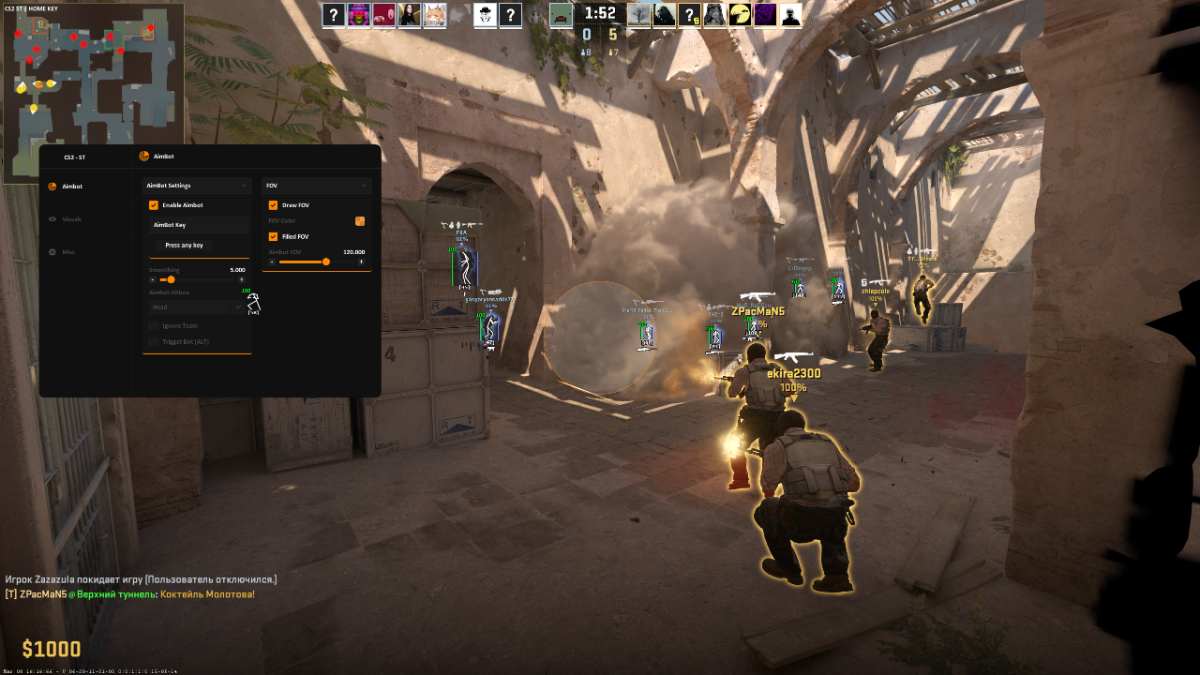Screen dimensions: 1200x675
Task: Select the Aimbot tab in the sidebar
Action: click(x=71, y=186)
